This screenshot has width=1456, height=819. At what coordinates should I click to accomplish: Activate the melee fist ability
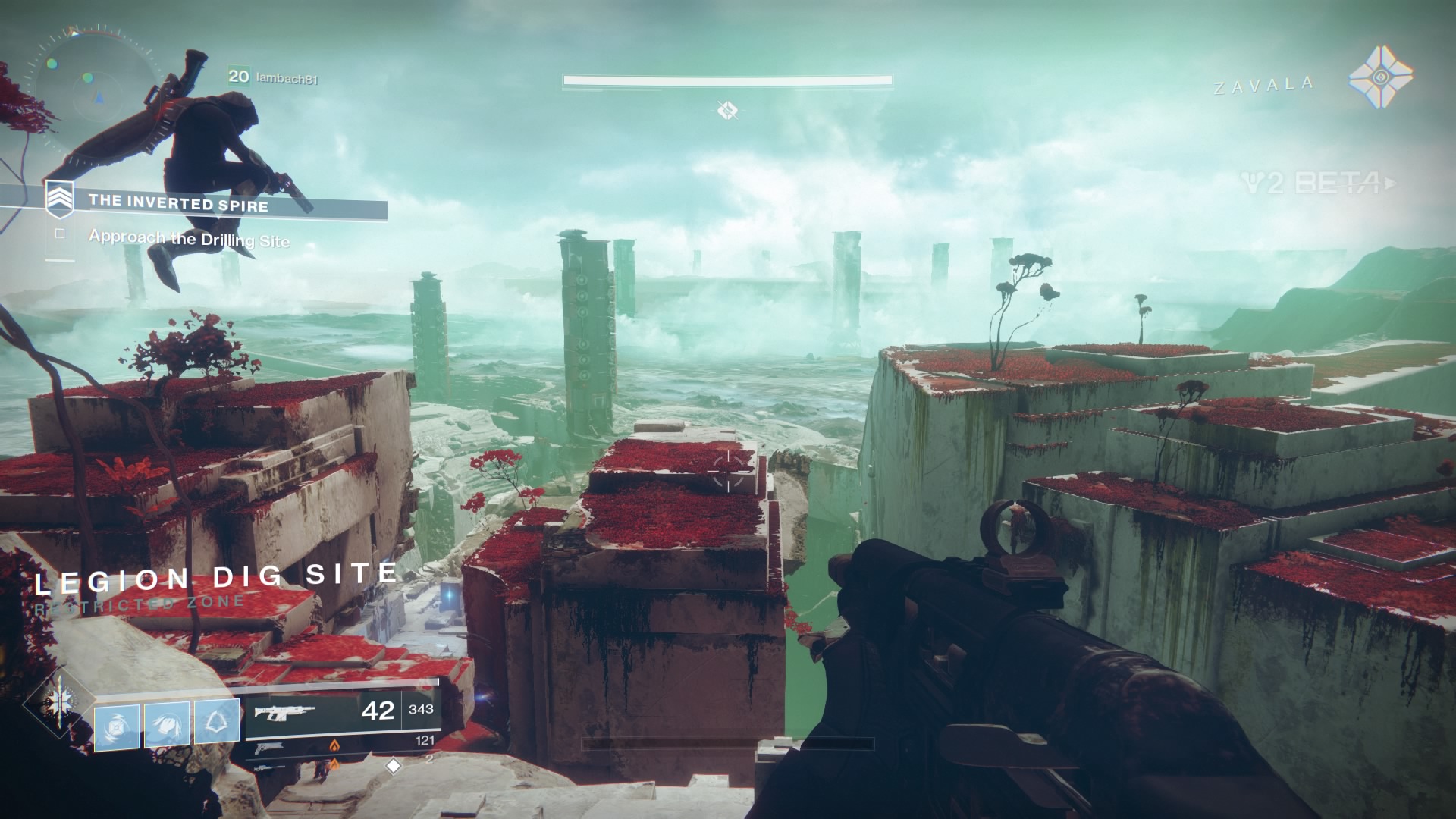pos(167,725)
